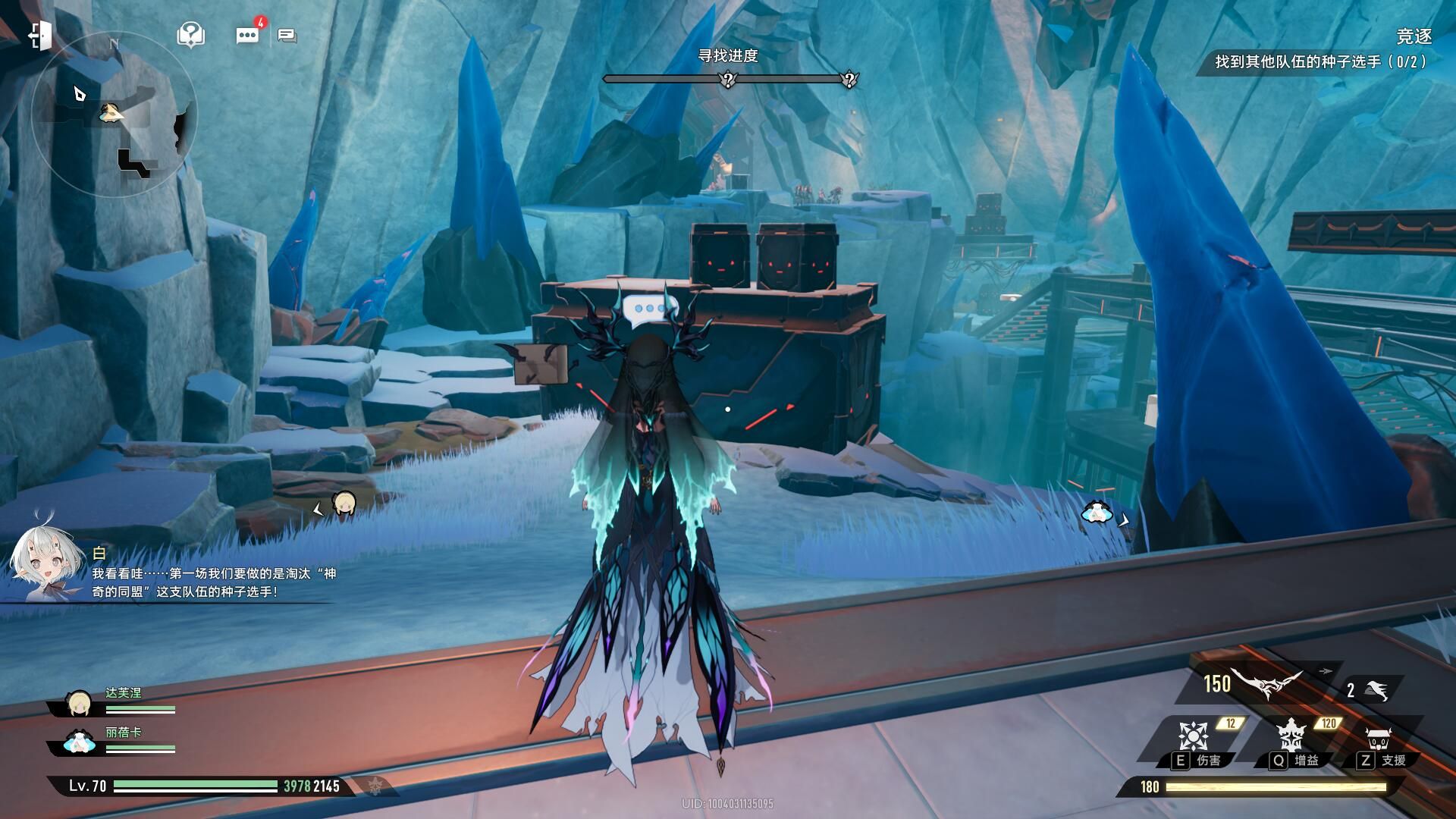The width and height of the screenshot is (1456, 819).
Task: Open the chat messages with notification badge
Action: (248, 35)
